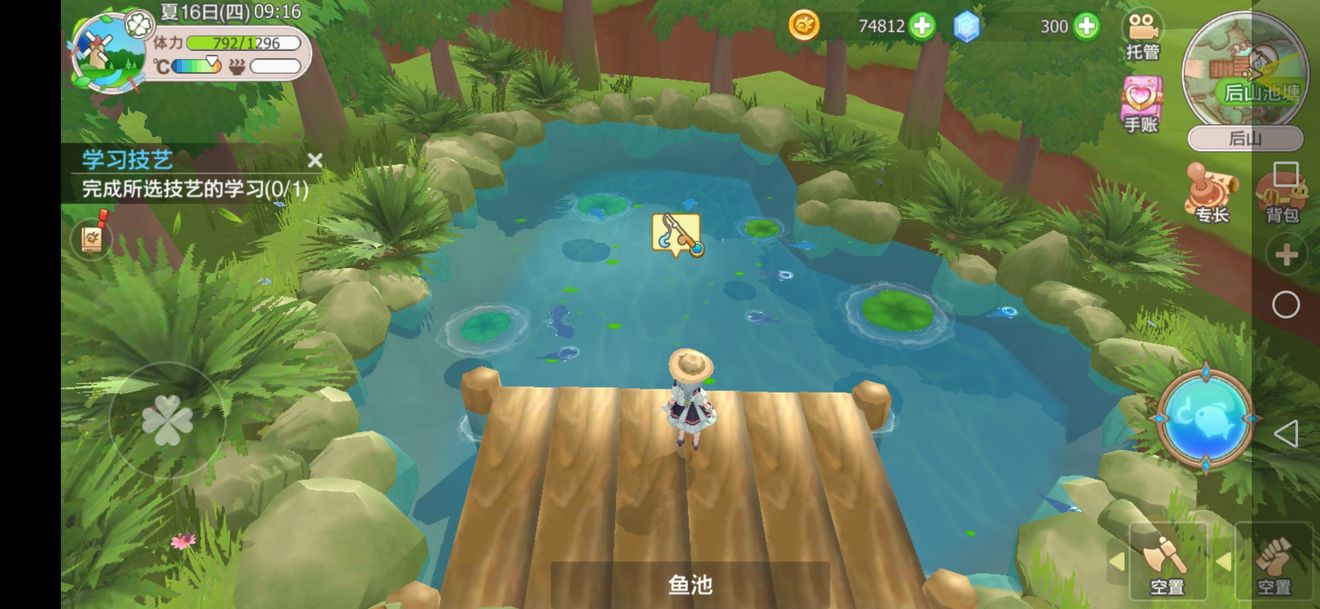
Task: Open the 手账 pink journal book
Action: pyautogui.click(x=1141, y=102)
